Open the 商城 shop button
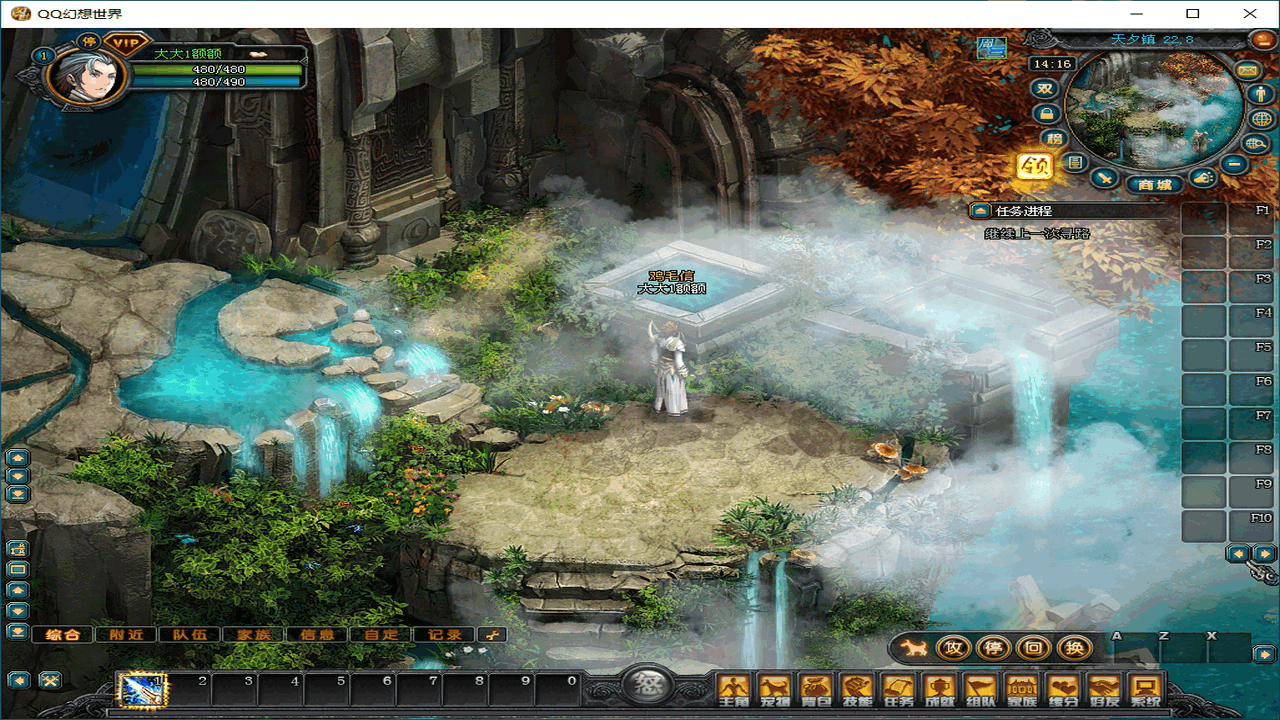1280x720 pixels. tap(1154, 184)
